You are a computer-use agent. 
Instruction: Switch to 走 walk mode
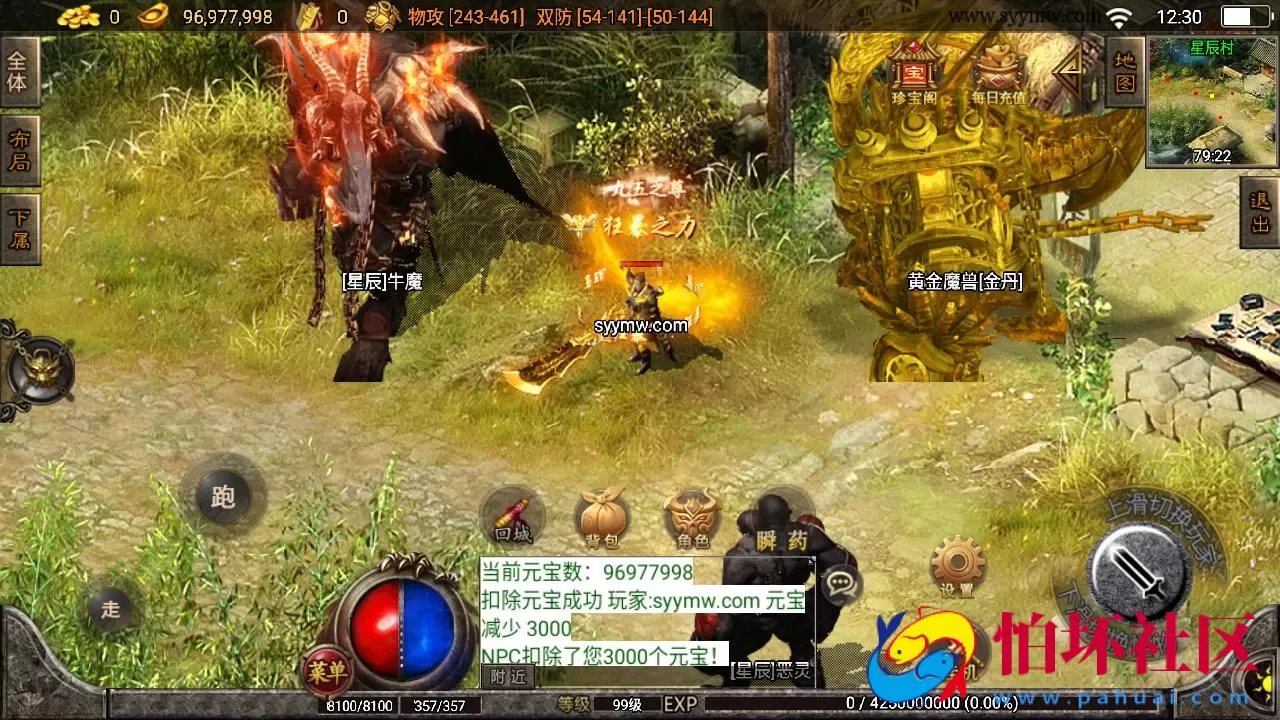pos(112,608)
